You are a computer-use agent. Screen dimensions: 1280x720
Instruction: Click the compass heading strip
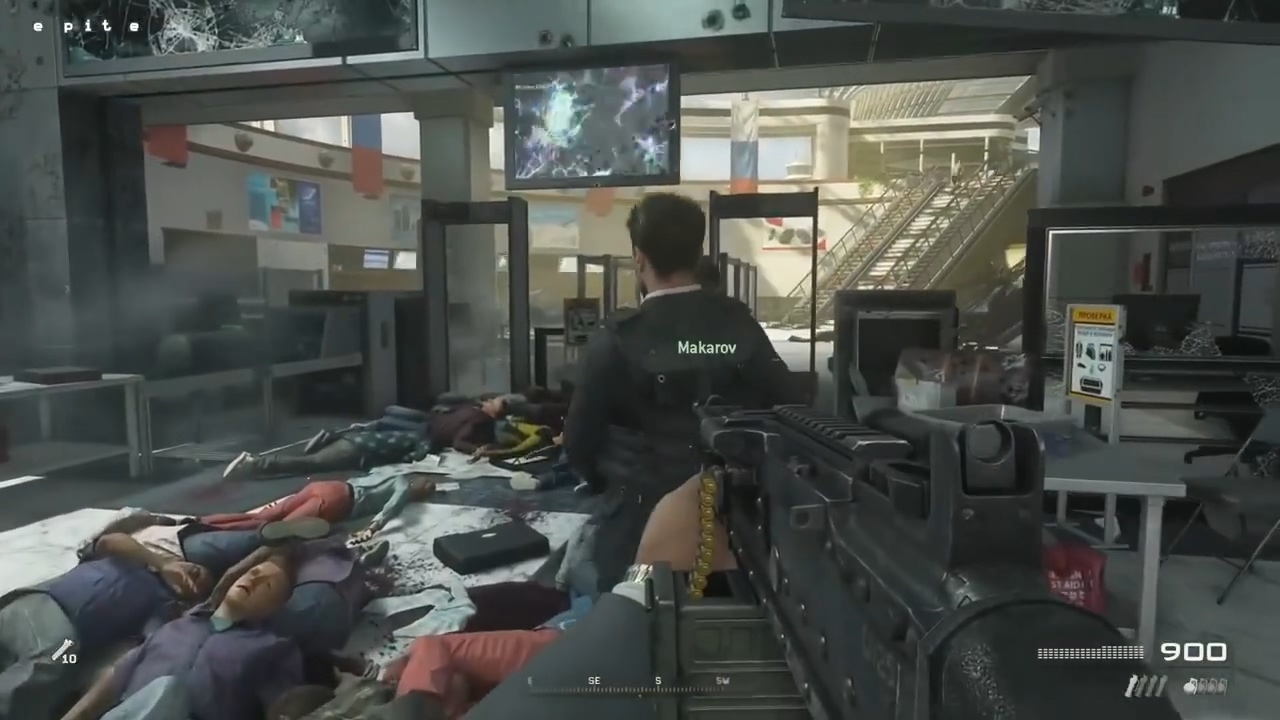[x=658, y=685]
